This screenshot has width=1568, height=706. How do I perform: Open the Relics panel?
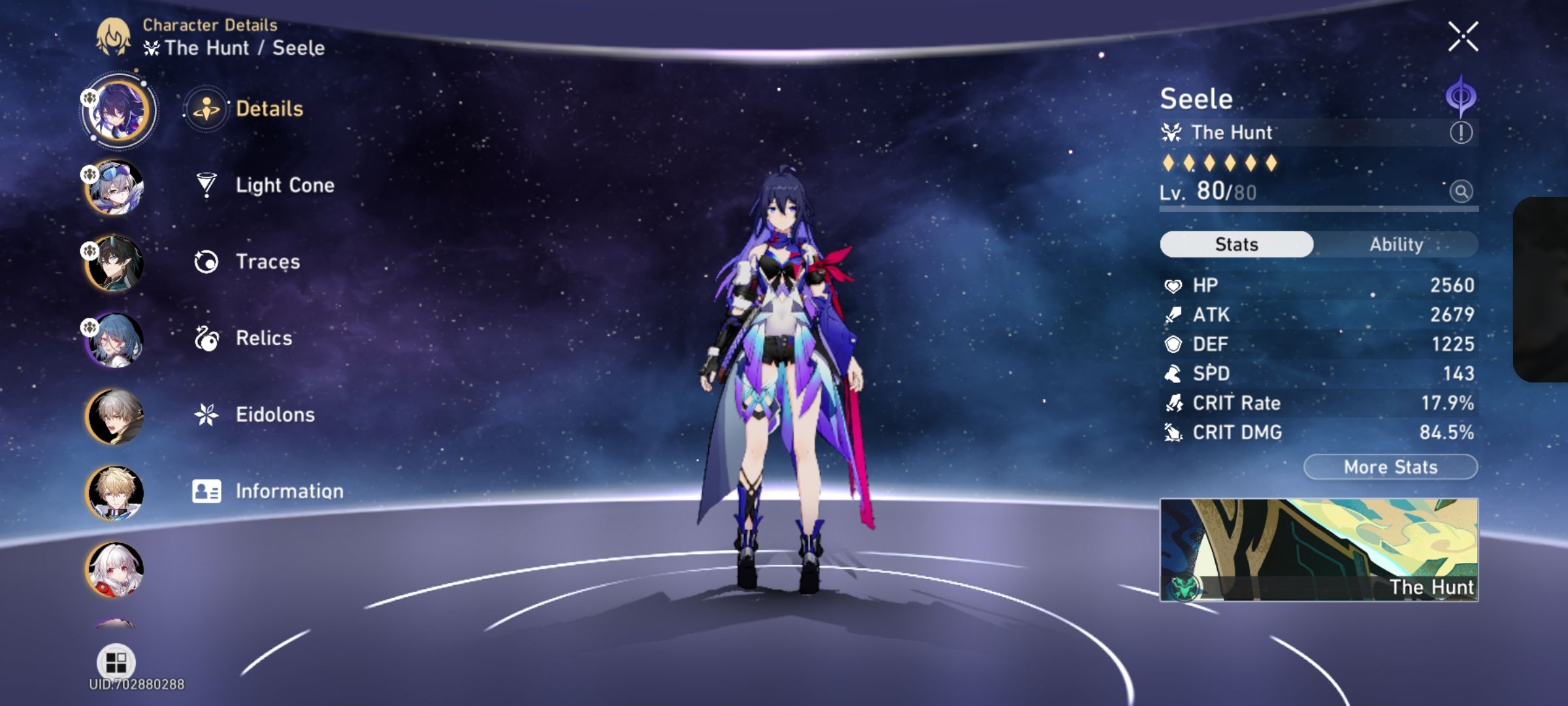[264, 338]
